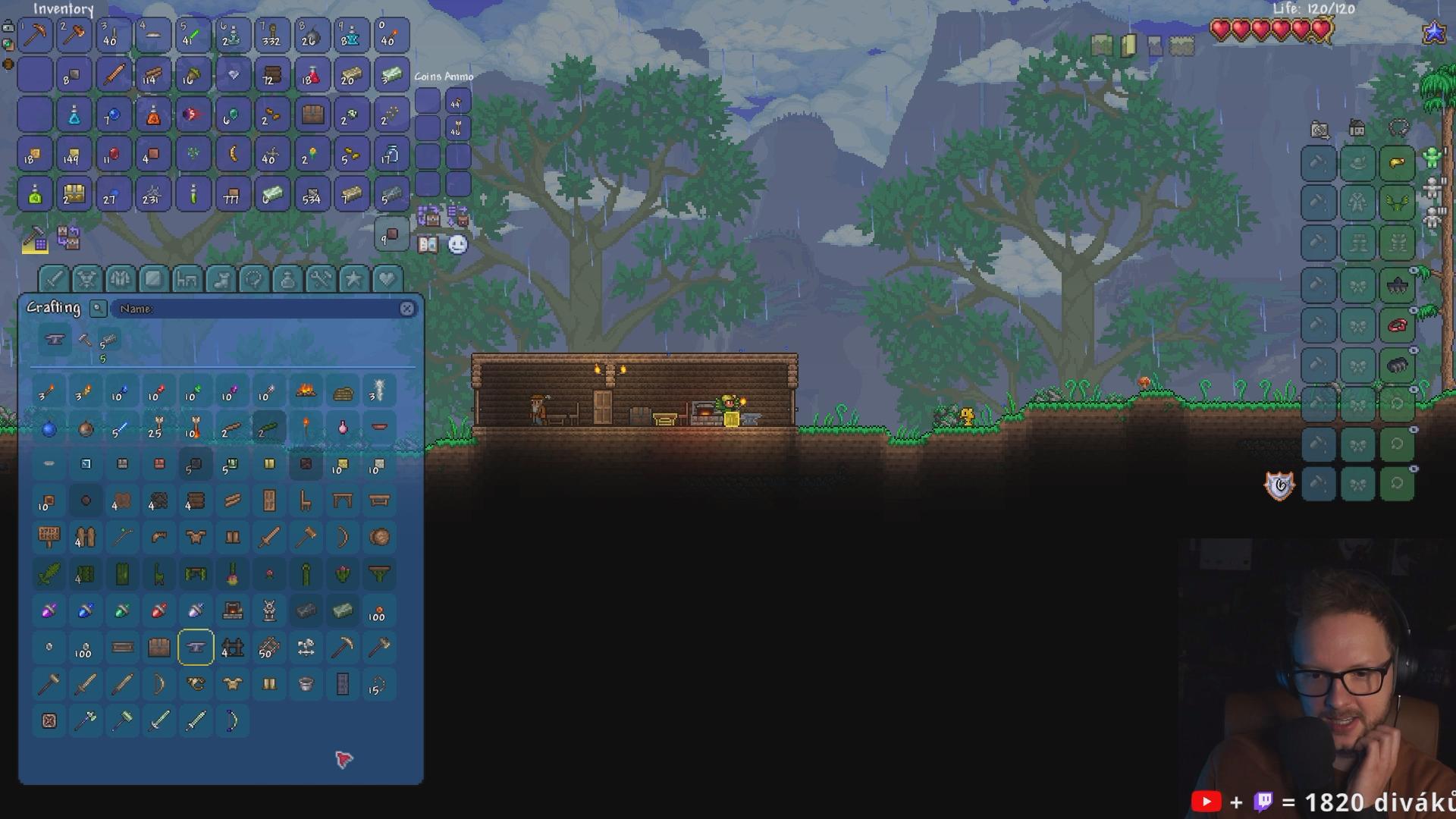Choose the campfire crafting recipe
The width and height of the screenshot is (1456, 819).
306,391
